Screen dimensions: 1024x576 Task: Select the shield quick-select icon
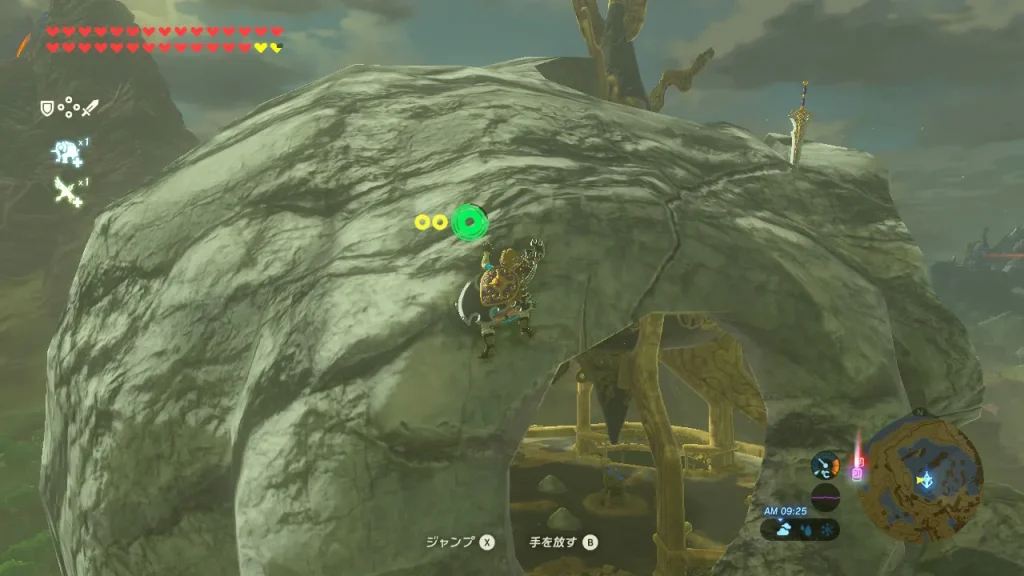(46, 106)
